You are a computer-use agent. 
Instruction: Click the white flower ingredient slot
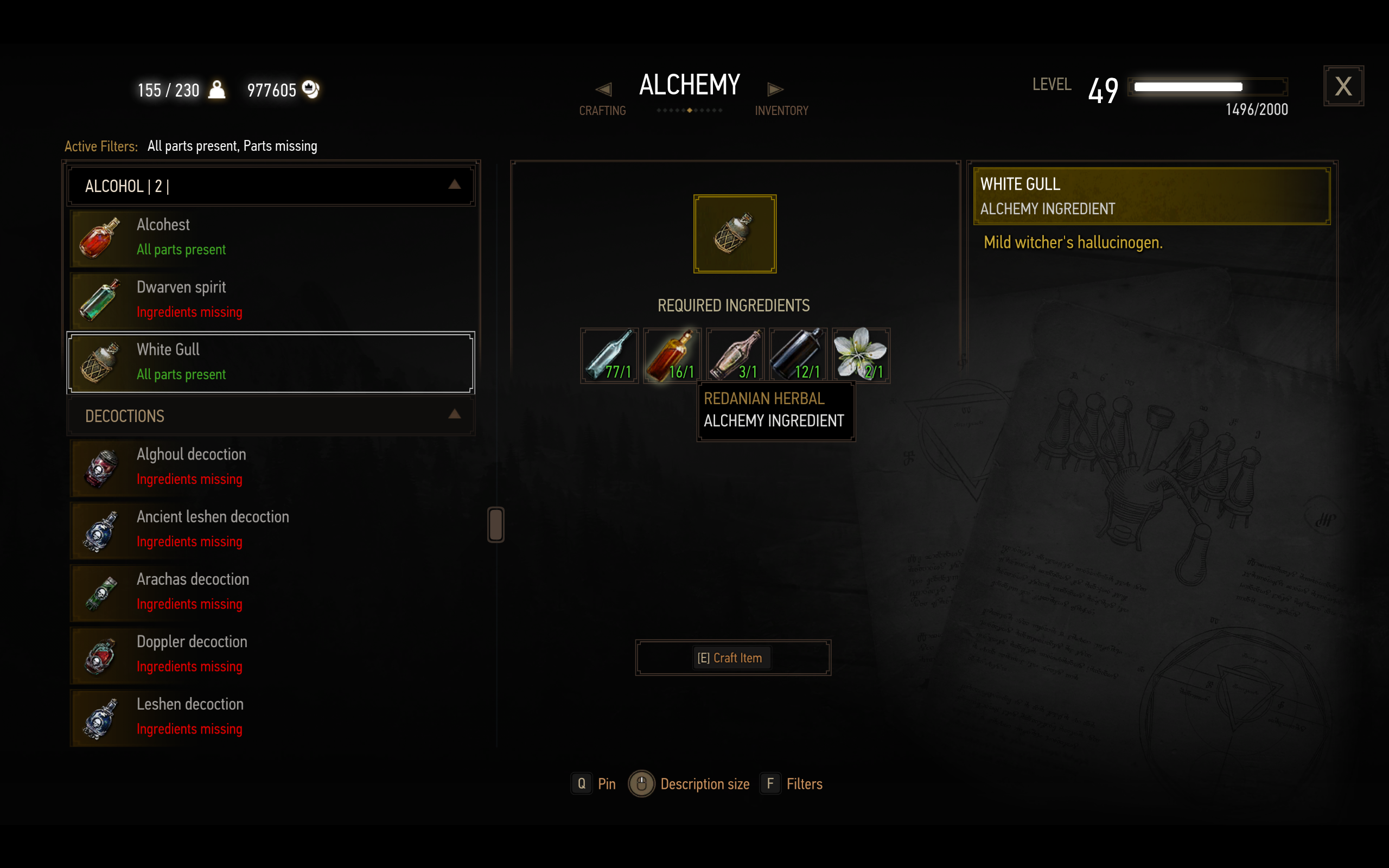click(861, 355)
